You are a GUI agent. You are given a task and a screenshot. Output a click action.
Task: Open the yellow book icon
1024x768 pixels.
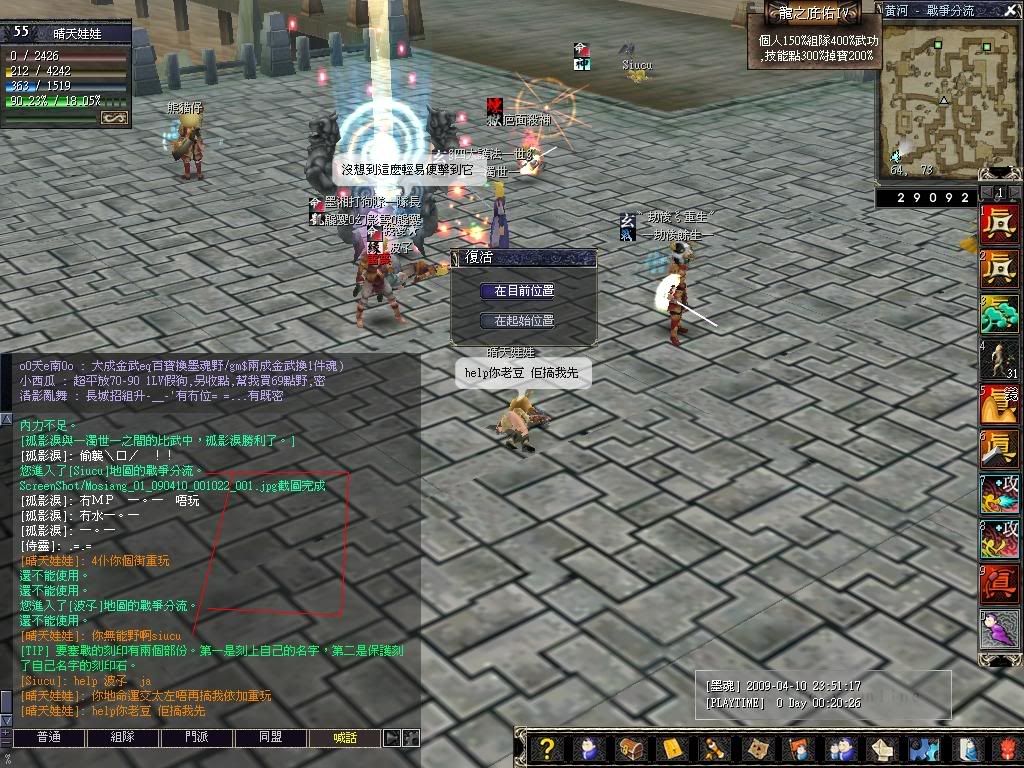click(672, 748)
